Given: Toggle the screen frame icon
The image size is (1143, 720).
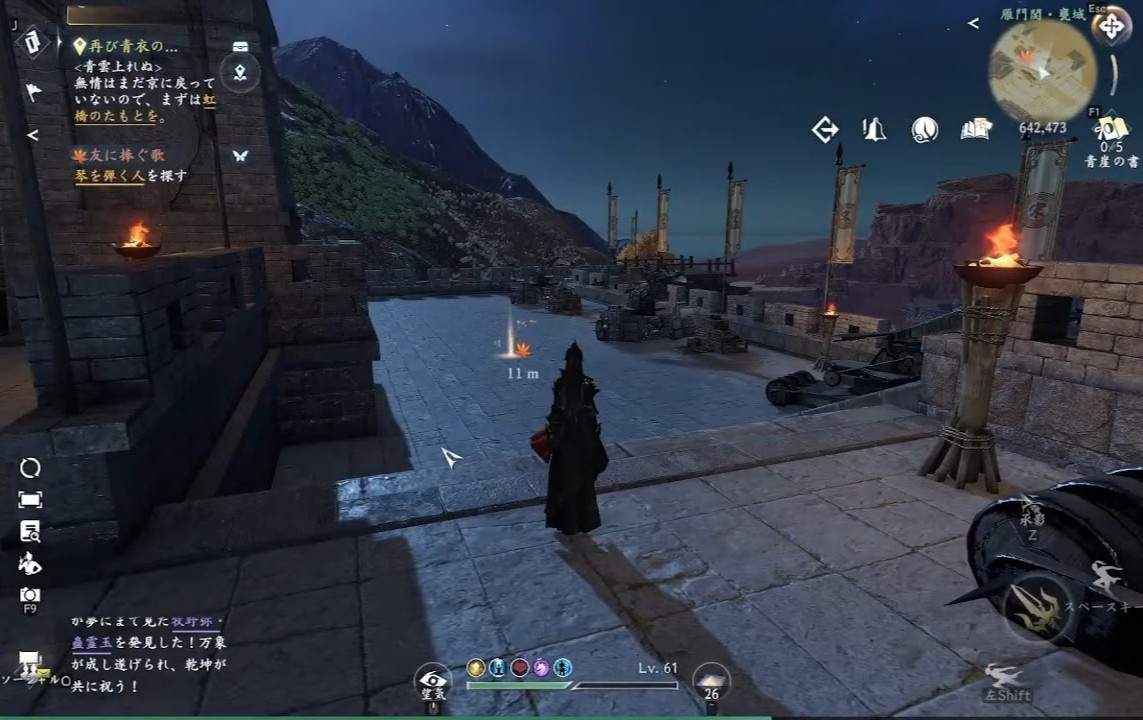Looking at the screenshot, I should (30, 499).
